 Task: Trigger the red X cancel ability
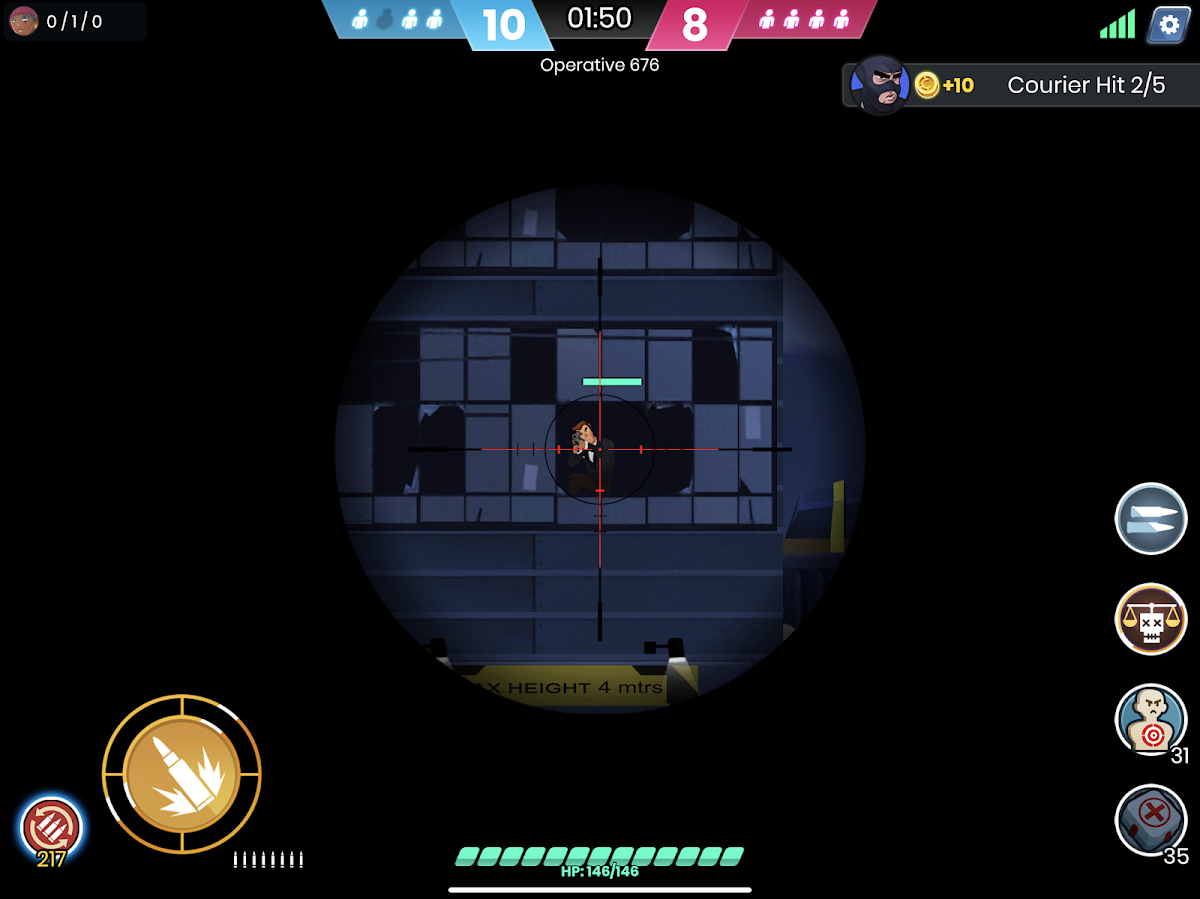(x=1151, y=819)
